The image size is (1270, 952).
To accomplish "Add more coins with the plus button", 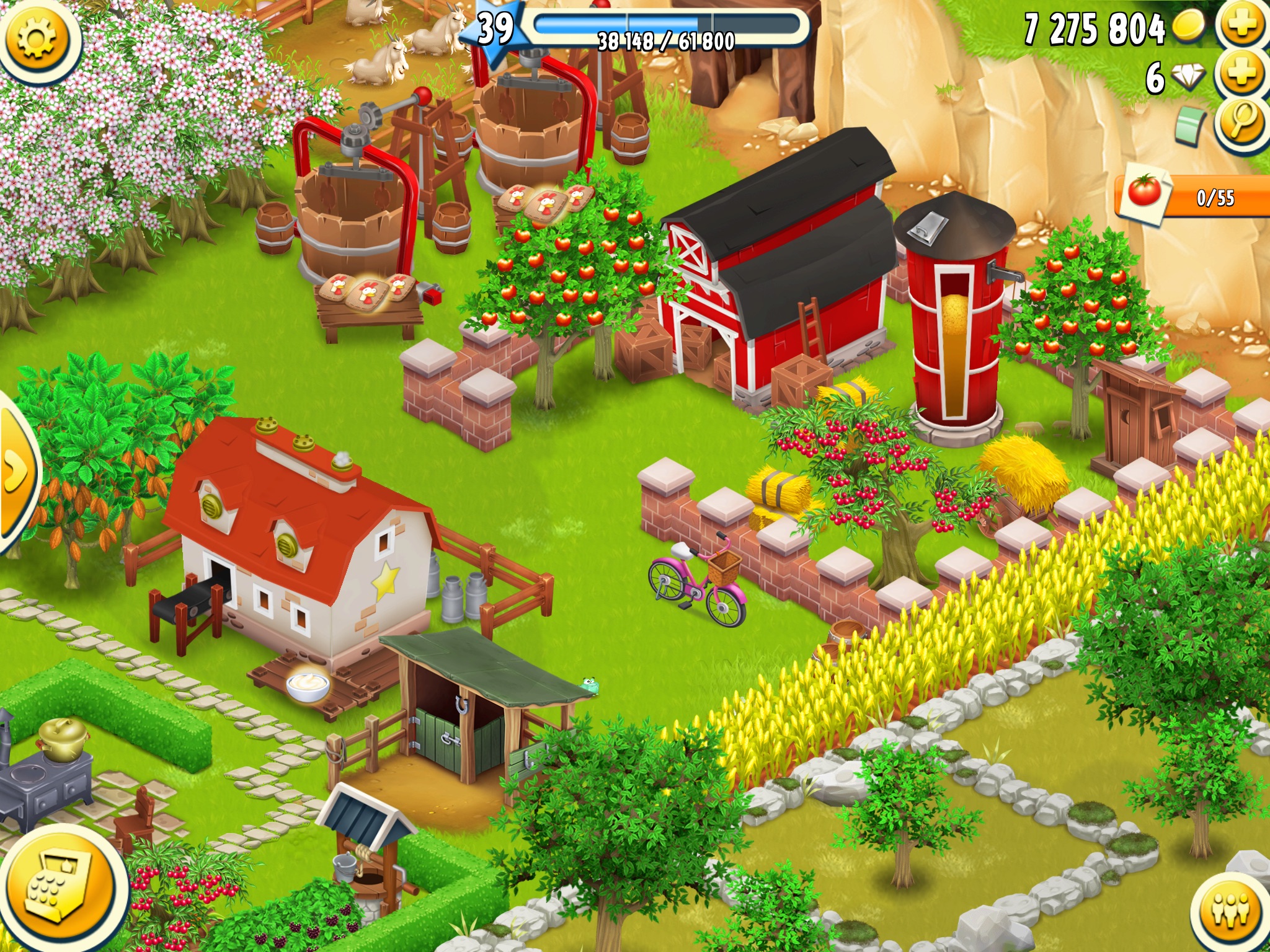I will pyautogui.click(x=1242, y=25).
